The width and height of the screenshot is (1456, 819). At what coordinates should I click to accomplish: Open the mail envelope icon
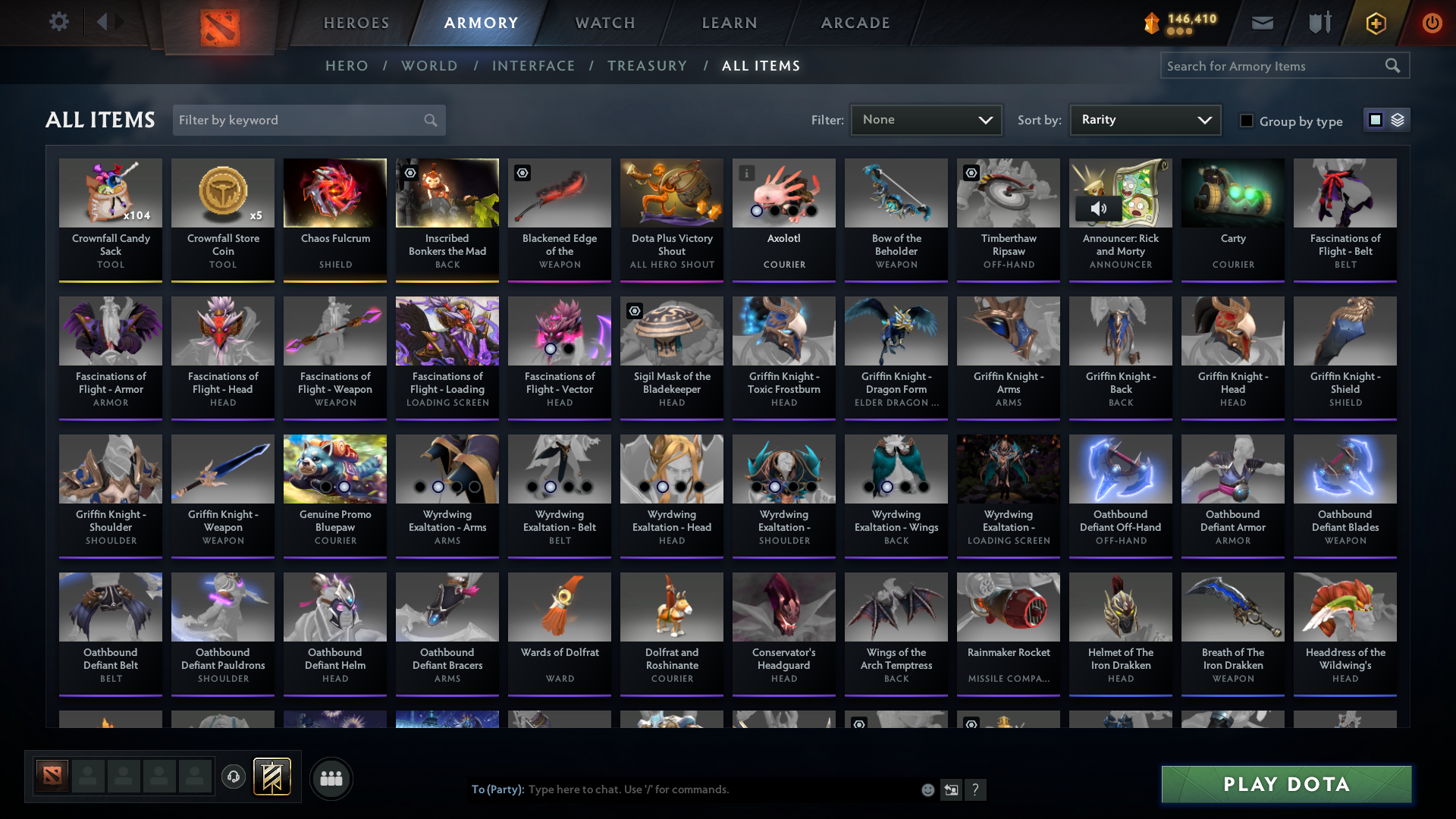(x=1262, y=23)
